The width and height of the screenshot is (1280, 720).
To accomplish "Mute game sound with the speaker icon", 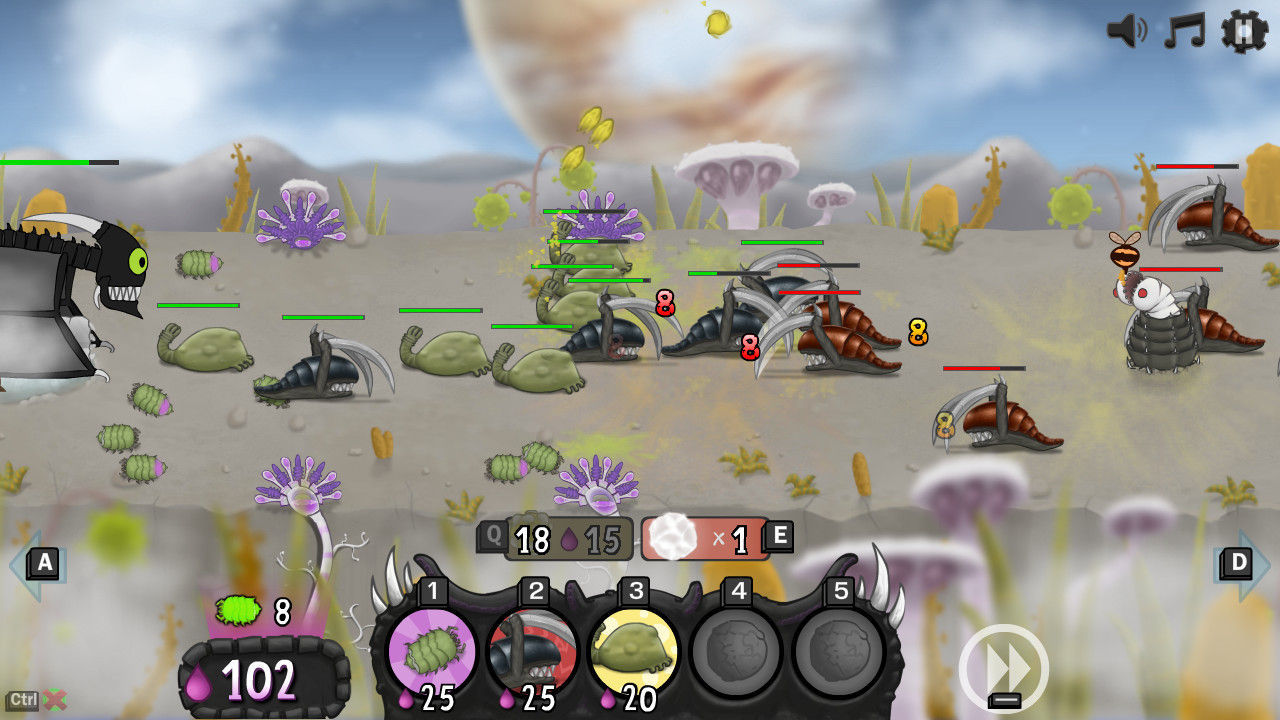I will pos(1127,31).
